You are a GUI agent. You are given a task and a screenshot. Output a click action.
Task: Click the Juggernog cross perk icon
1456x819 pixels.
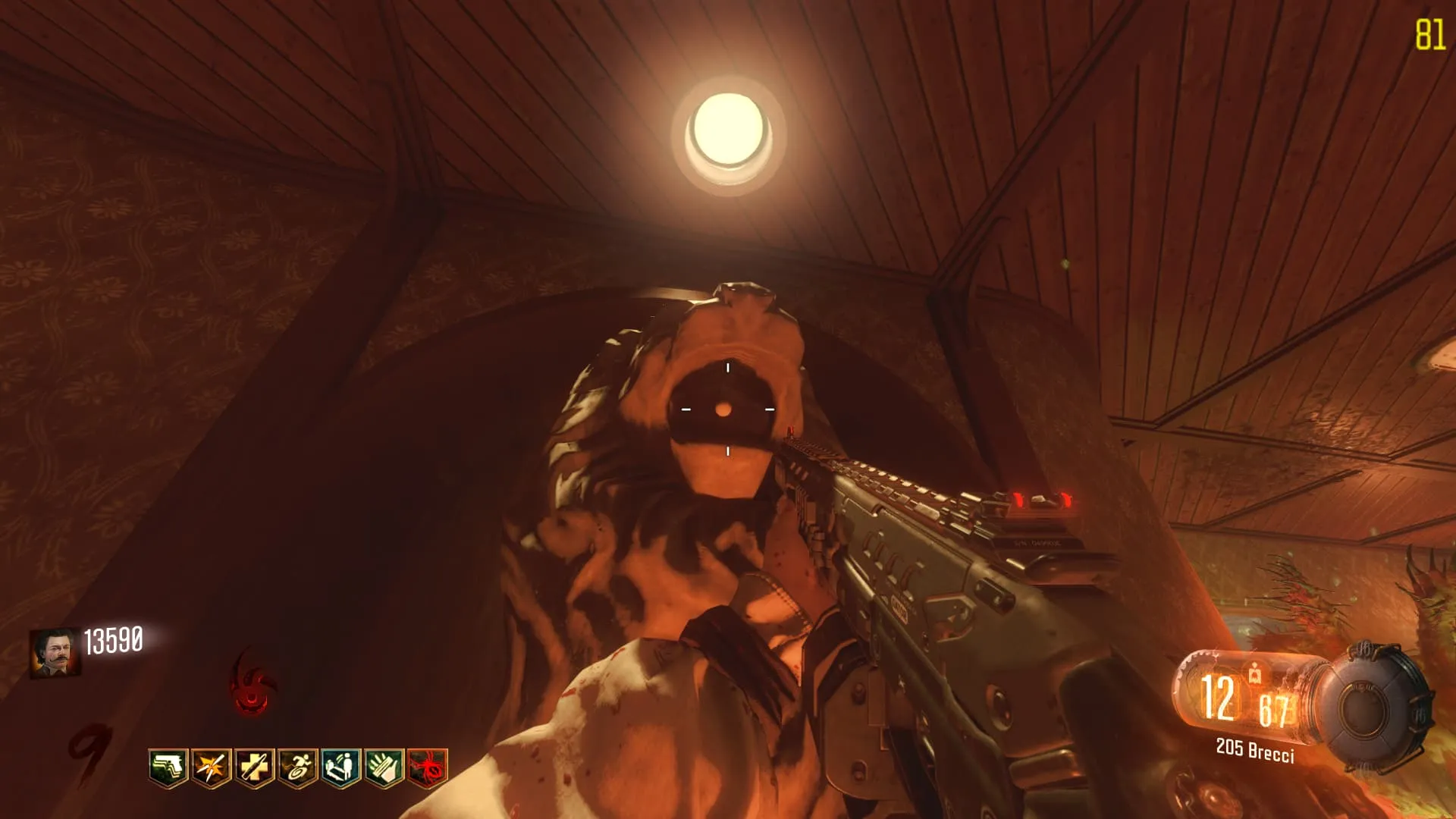[255, 768]
